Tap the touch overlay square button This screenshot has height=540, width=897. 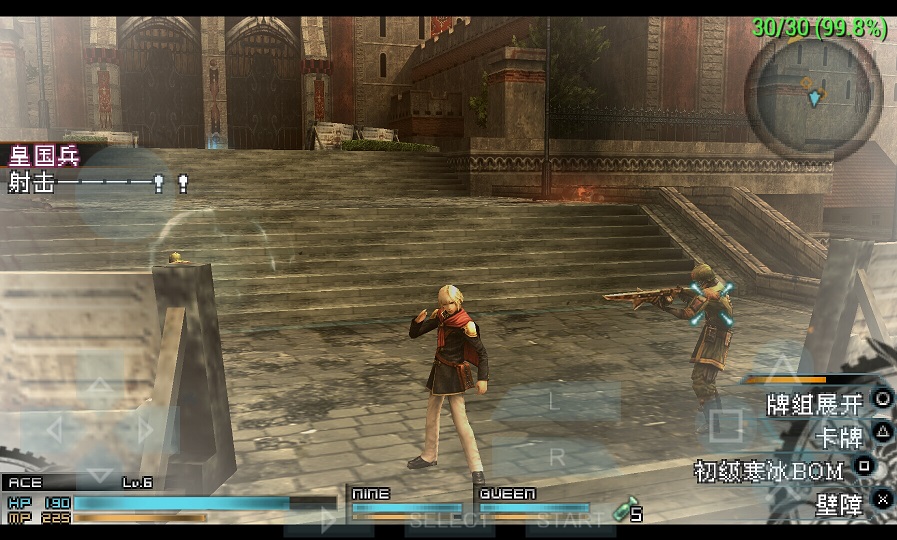pos(724,427)
